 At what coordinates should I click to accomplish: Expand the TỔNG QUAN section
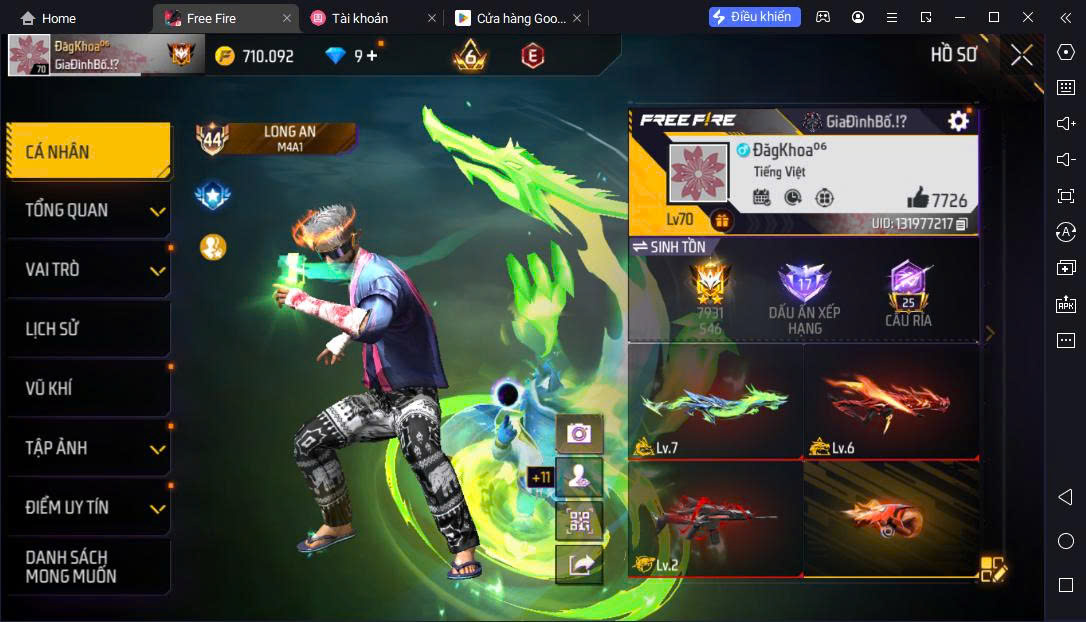point(88,210)
